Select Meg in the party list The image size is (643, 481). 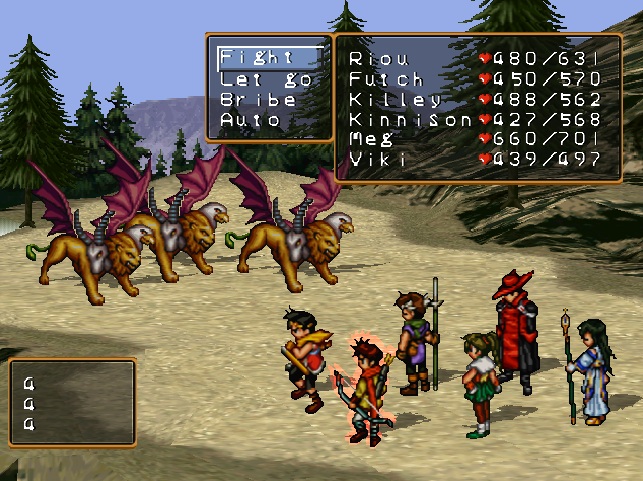click(x=370, y=139)
